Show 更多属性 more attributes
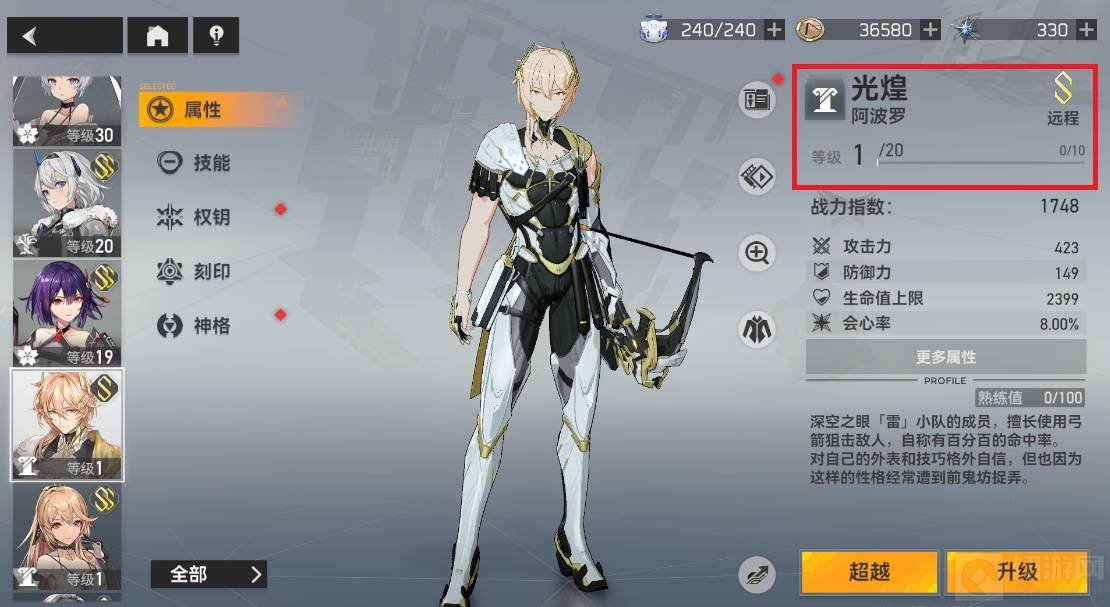This screenshot has height=607, width=1110. pos(945,357)
